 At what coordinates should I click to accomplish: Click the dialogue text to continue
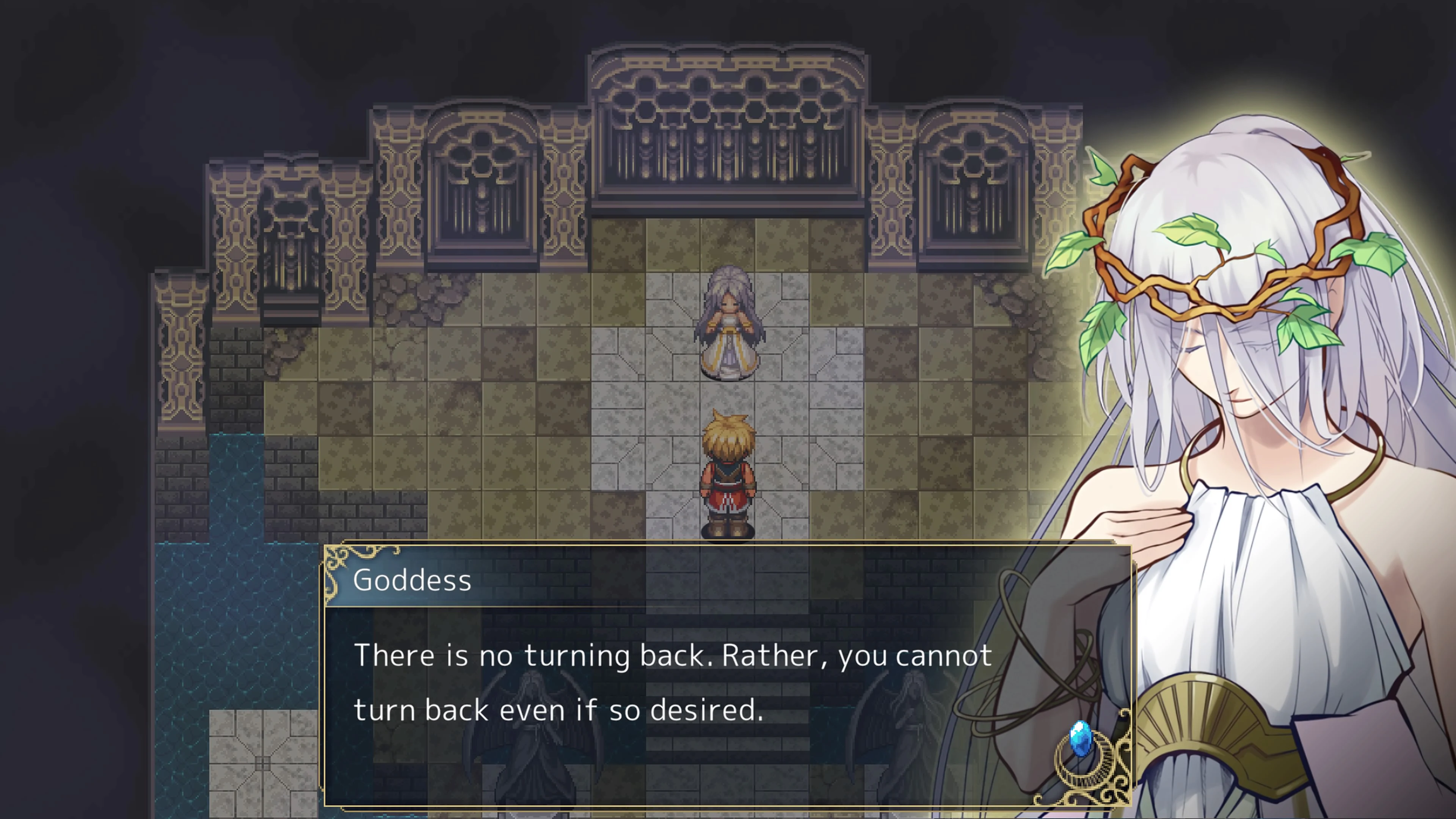click(x=673, y=656)
